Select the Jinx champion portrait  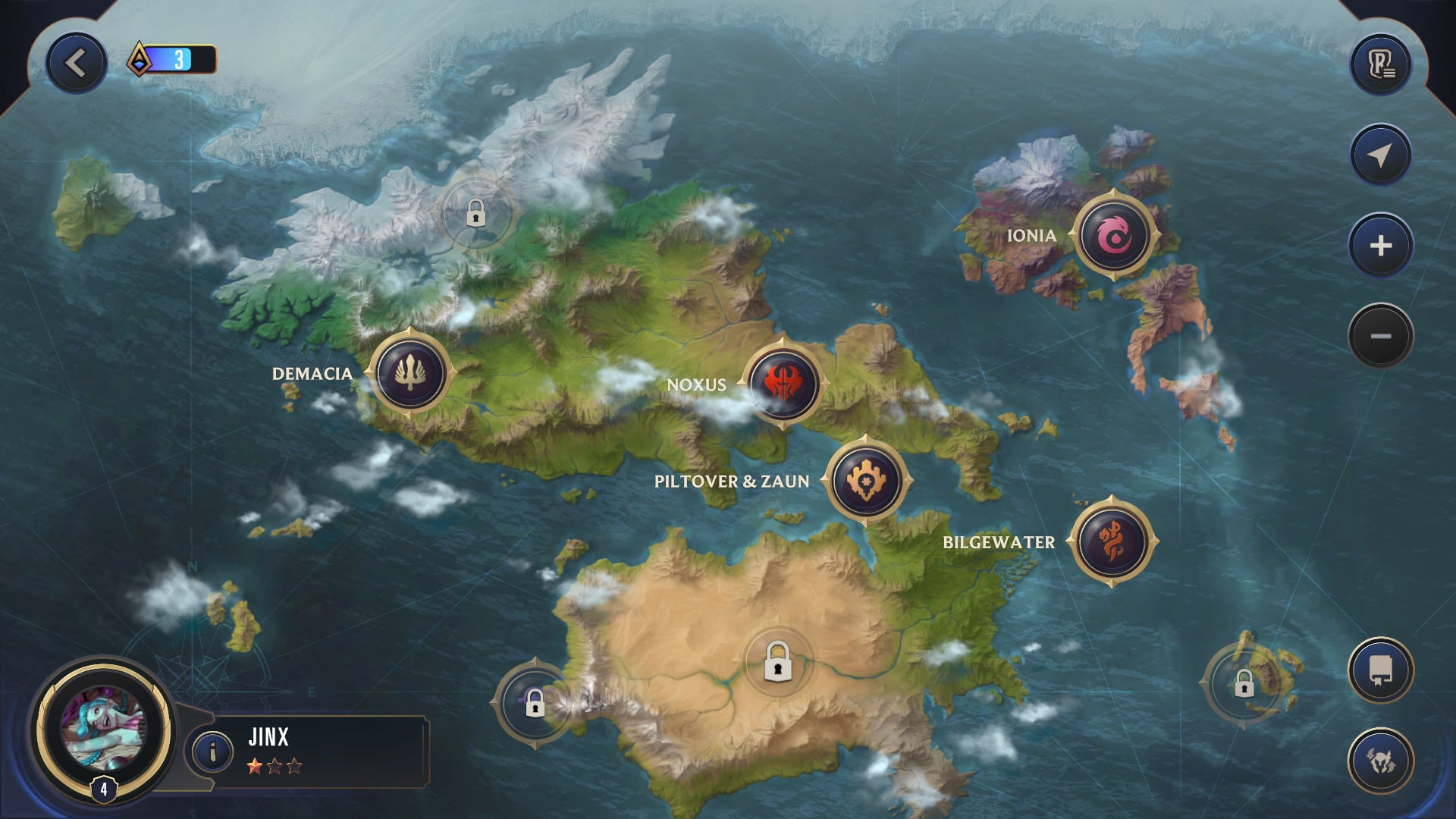click(x=103, y=729)
